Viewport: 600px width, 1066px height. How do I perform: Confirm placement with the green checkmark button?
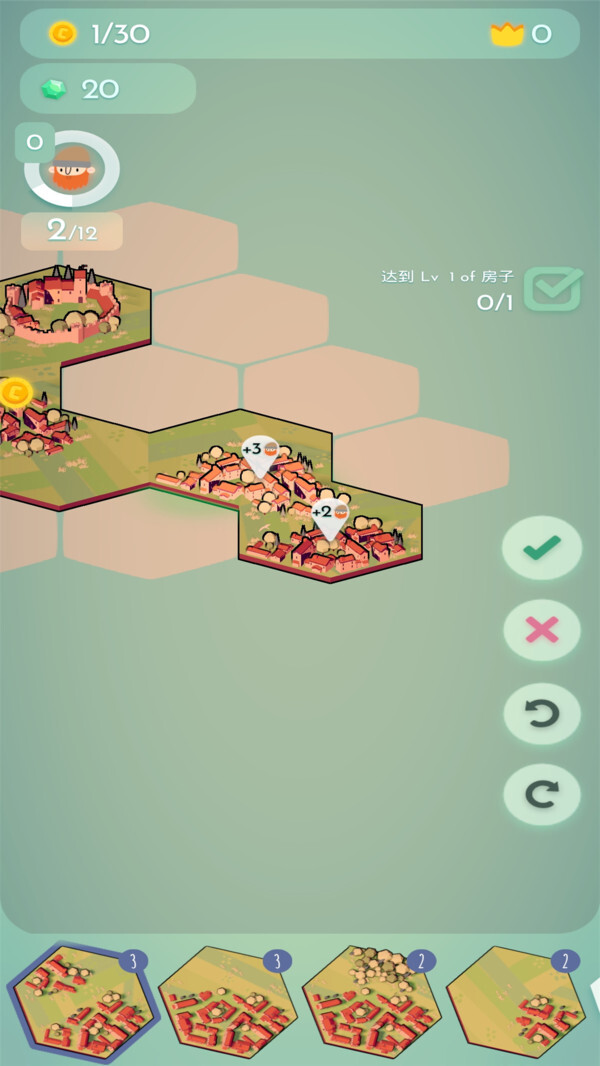(541, 547)
